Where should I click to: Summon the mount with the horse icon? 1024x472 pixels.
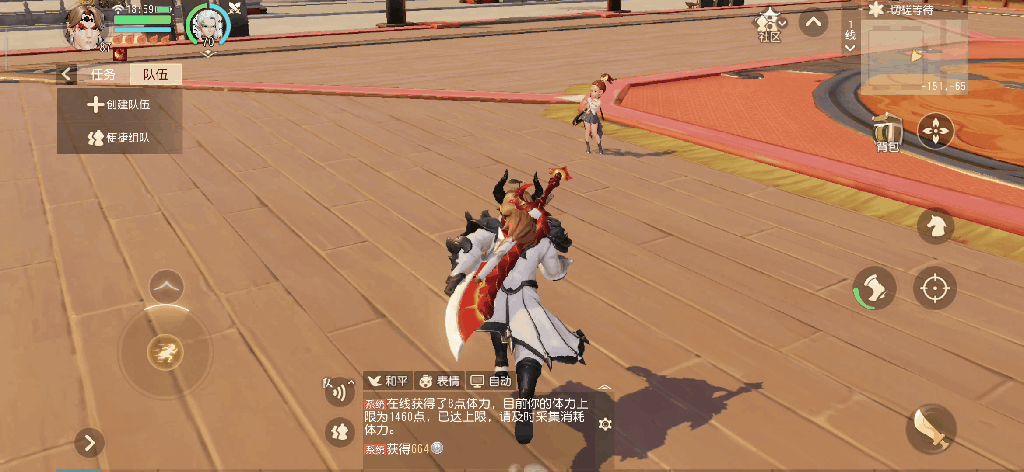coord(936,225)
